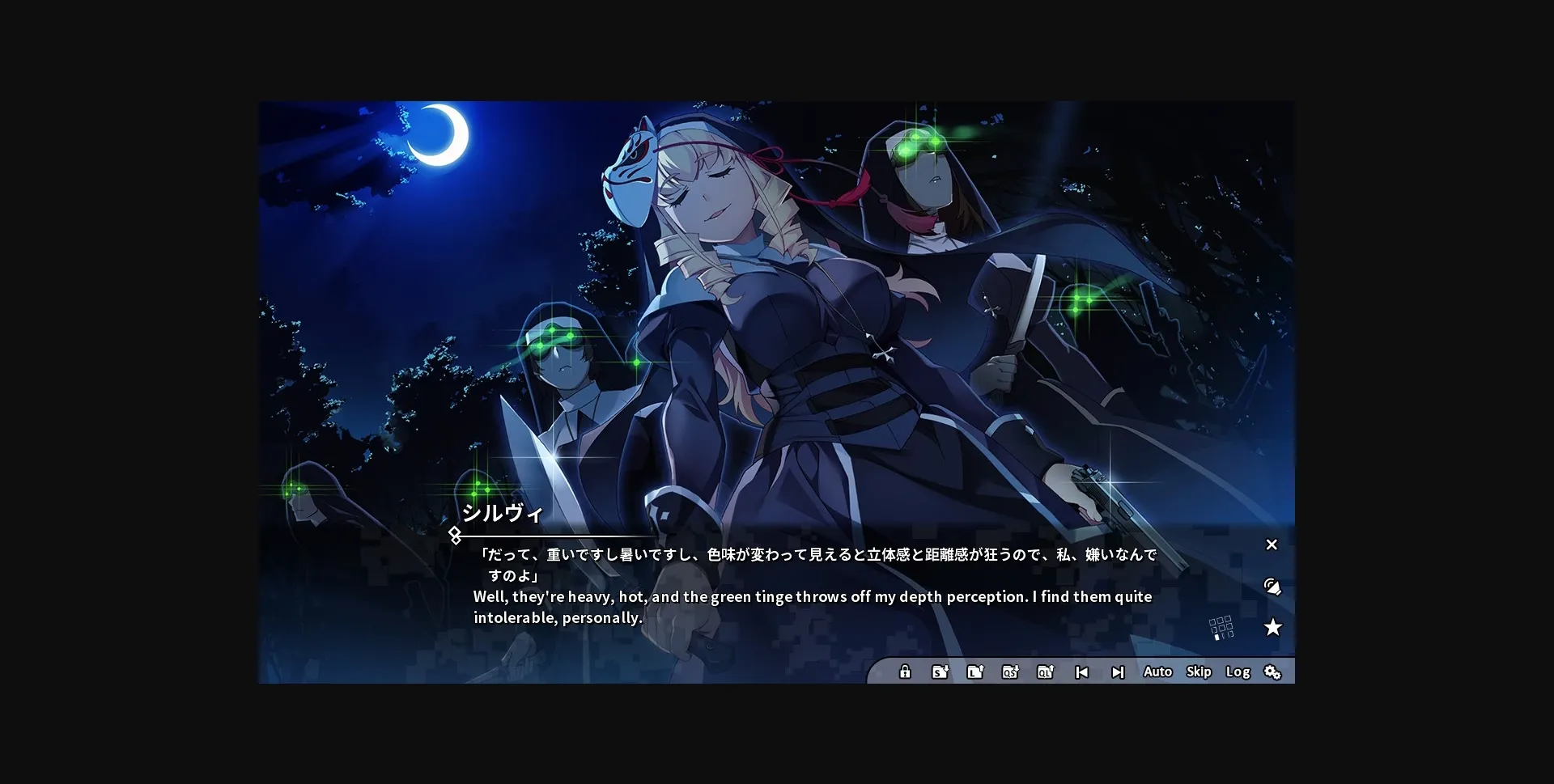Image resolution: width=1554 pixels, height=784 pixels.
Task: Toggle Auto play mode
Action: pos(1157,672)
